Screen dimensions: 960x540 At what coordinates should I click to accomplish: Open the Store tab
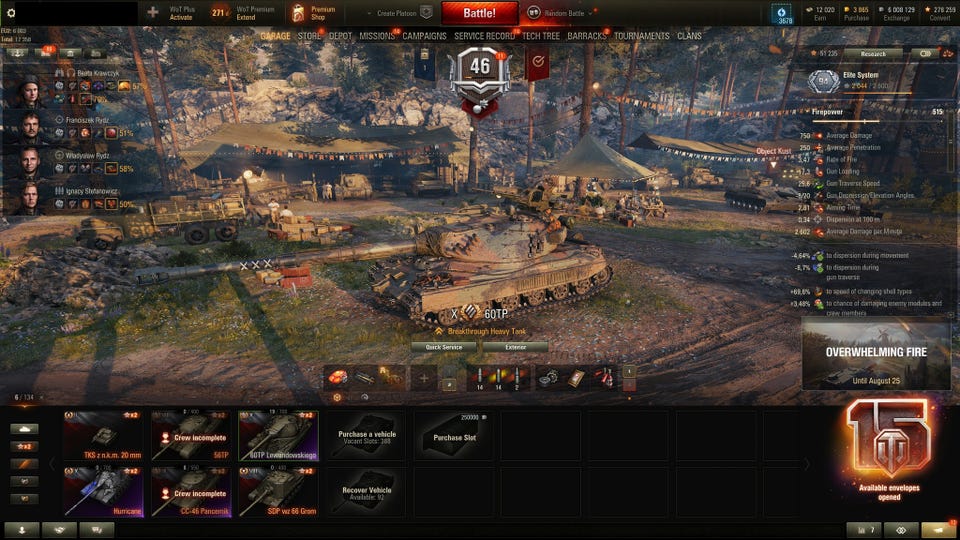pyautogui.click(x=309, y=36)
